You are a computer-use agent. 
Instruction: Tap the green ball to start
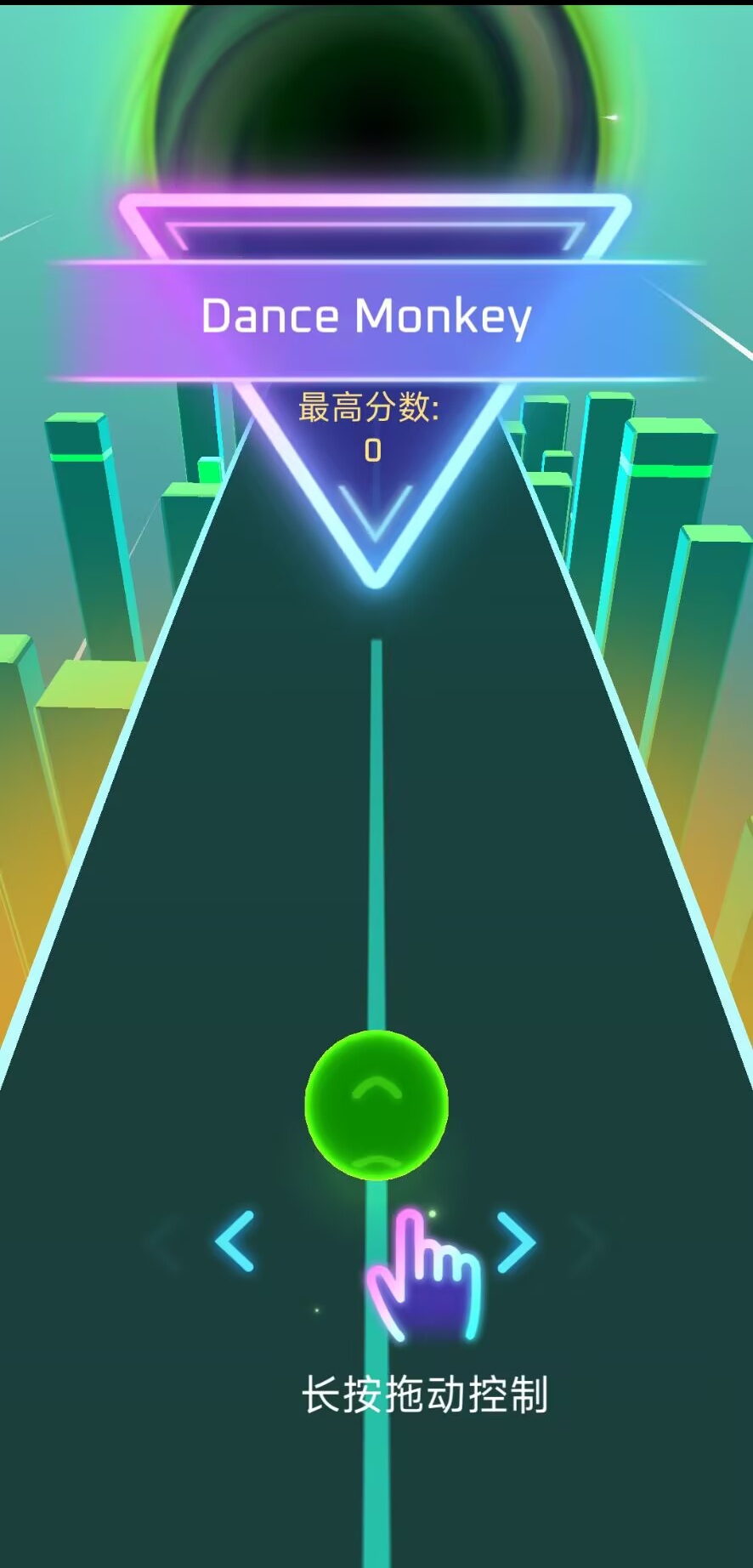coord(376,1105)
